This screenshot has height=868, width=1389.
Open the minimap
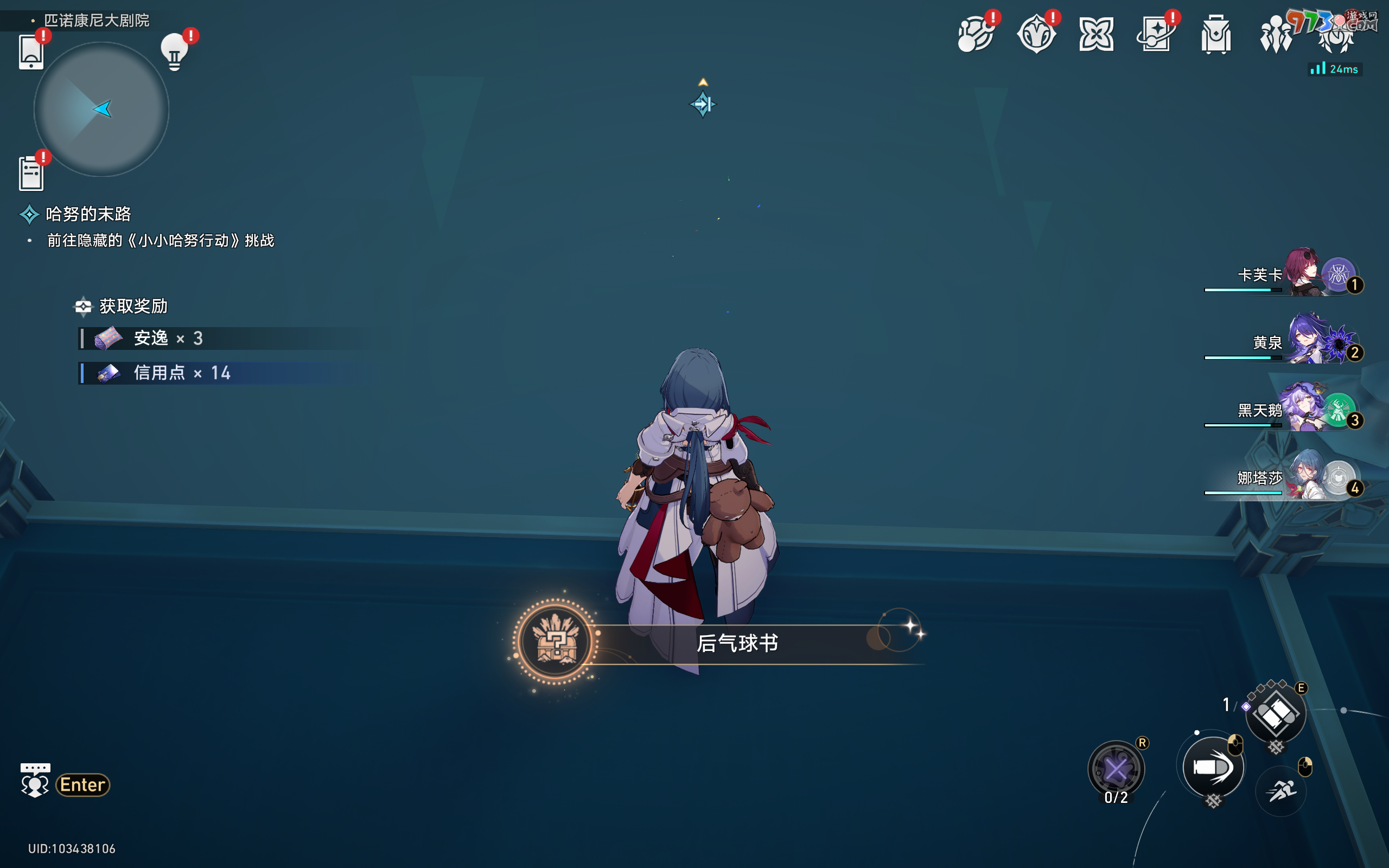(x=101, y=109)
